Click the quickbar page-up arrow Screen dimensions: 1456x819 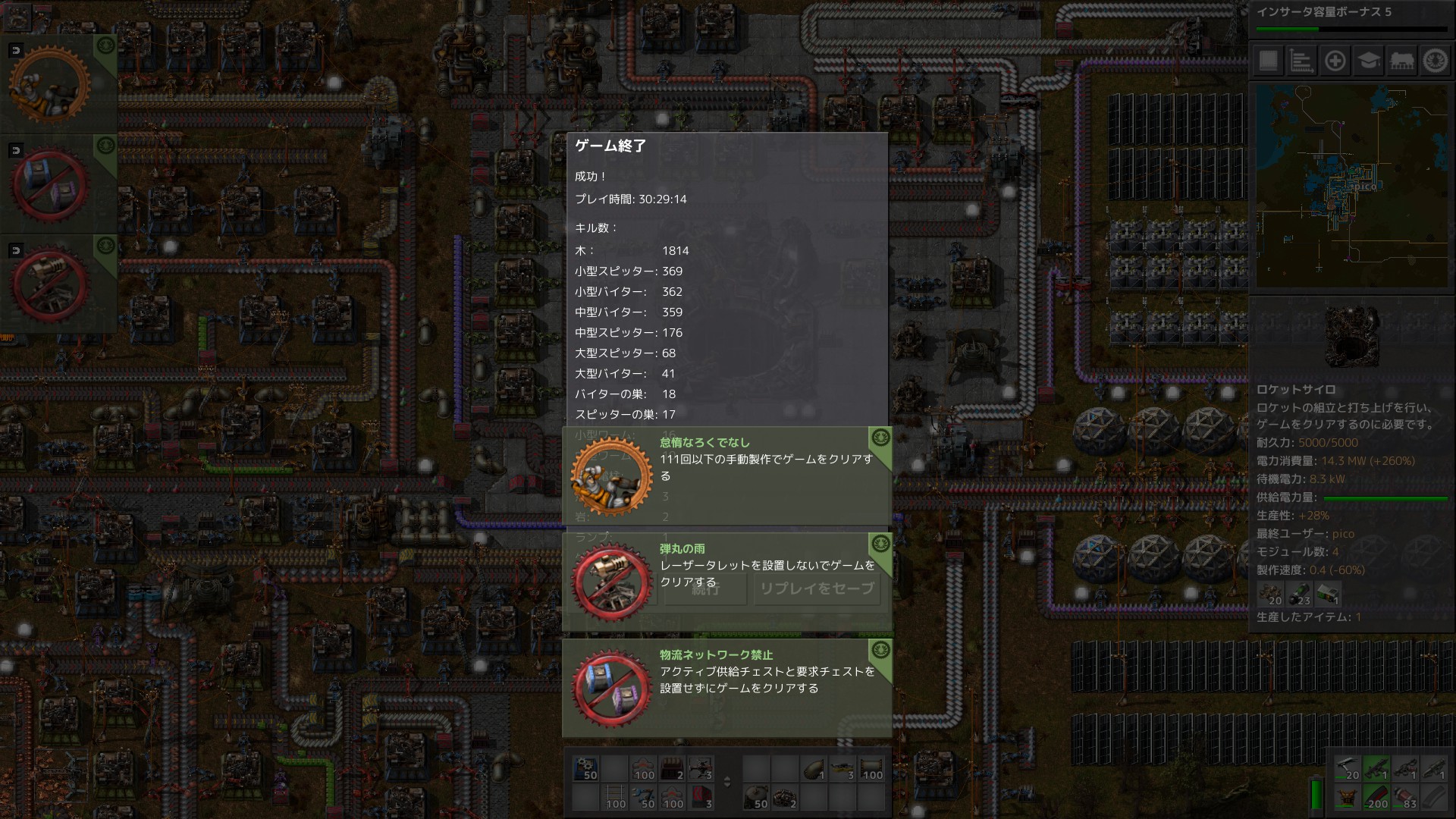[726, 778]
